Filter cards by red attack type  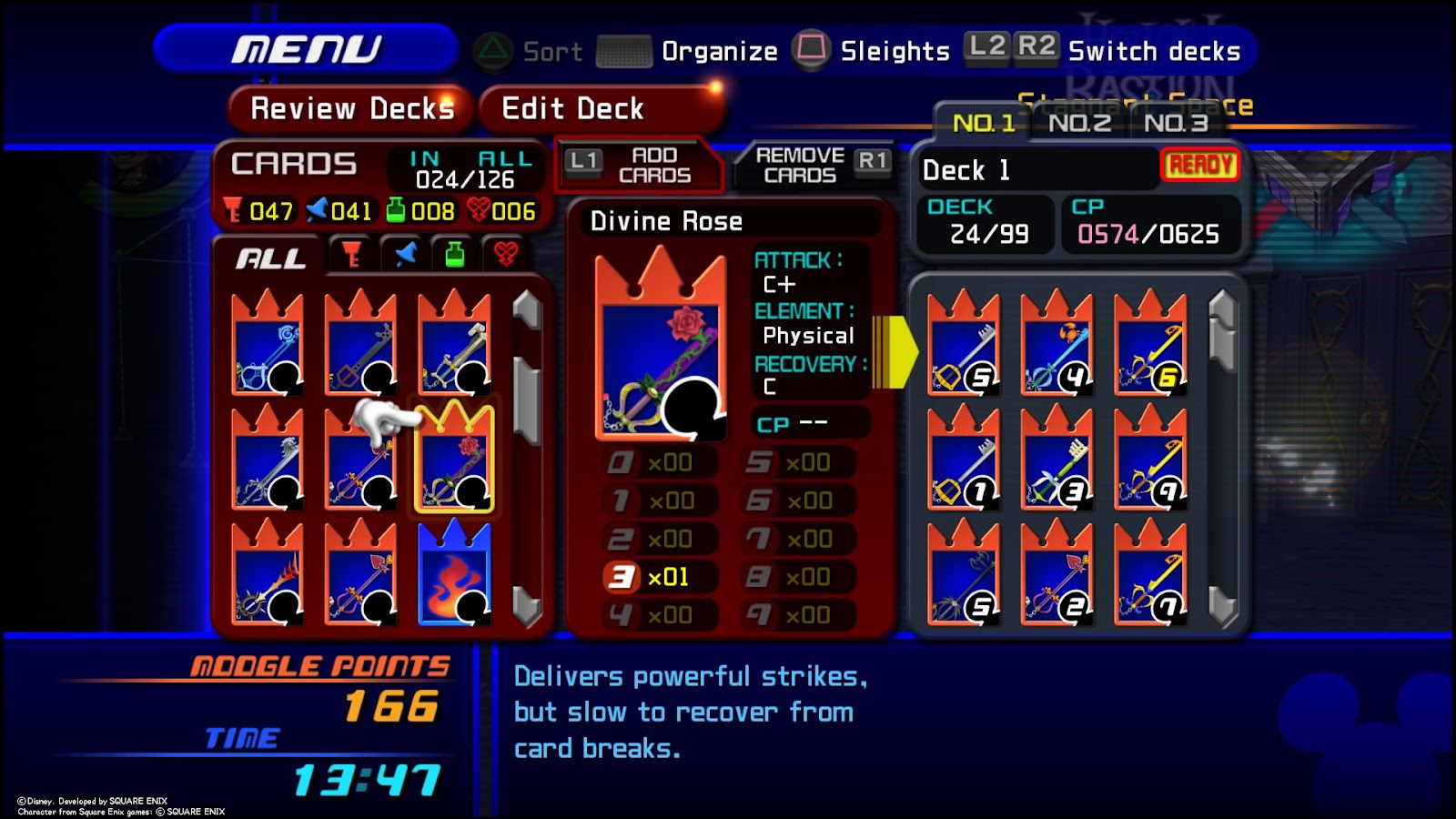pos(351,255)
